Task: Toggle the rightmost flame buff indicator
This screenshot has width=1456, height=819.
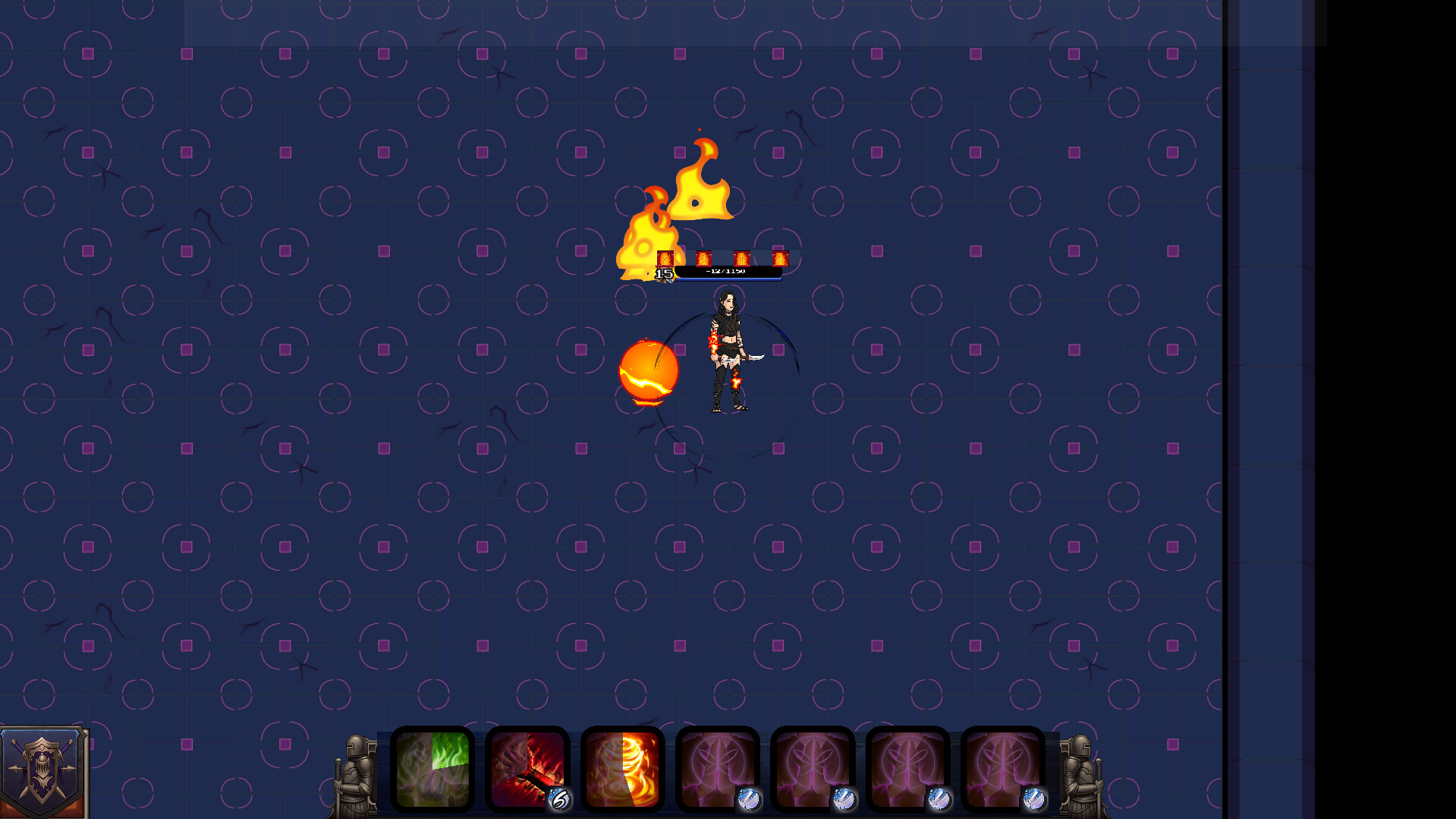Action: click(x=779, y=258)
